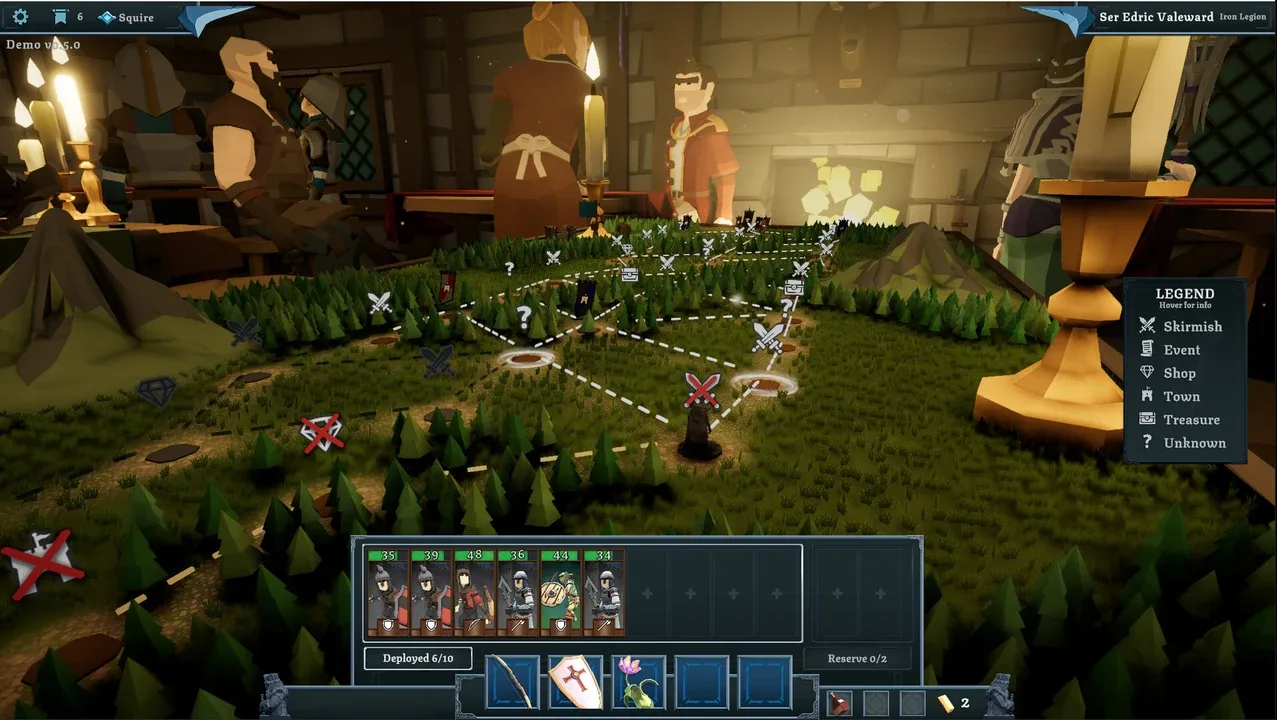
Task: Pick the unit card showing 35 health
Action: coord(388,592)
